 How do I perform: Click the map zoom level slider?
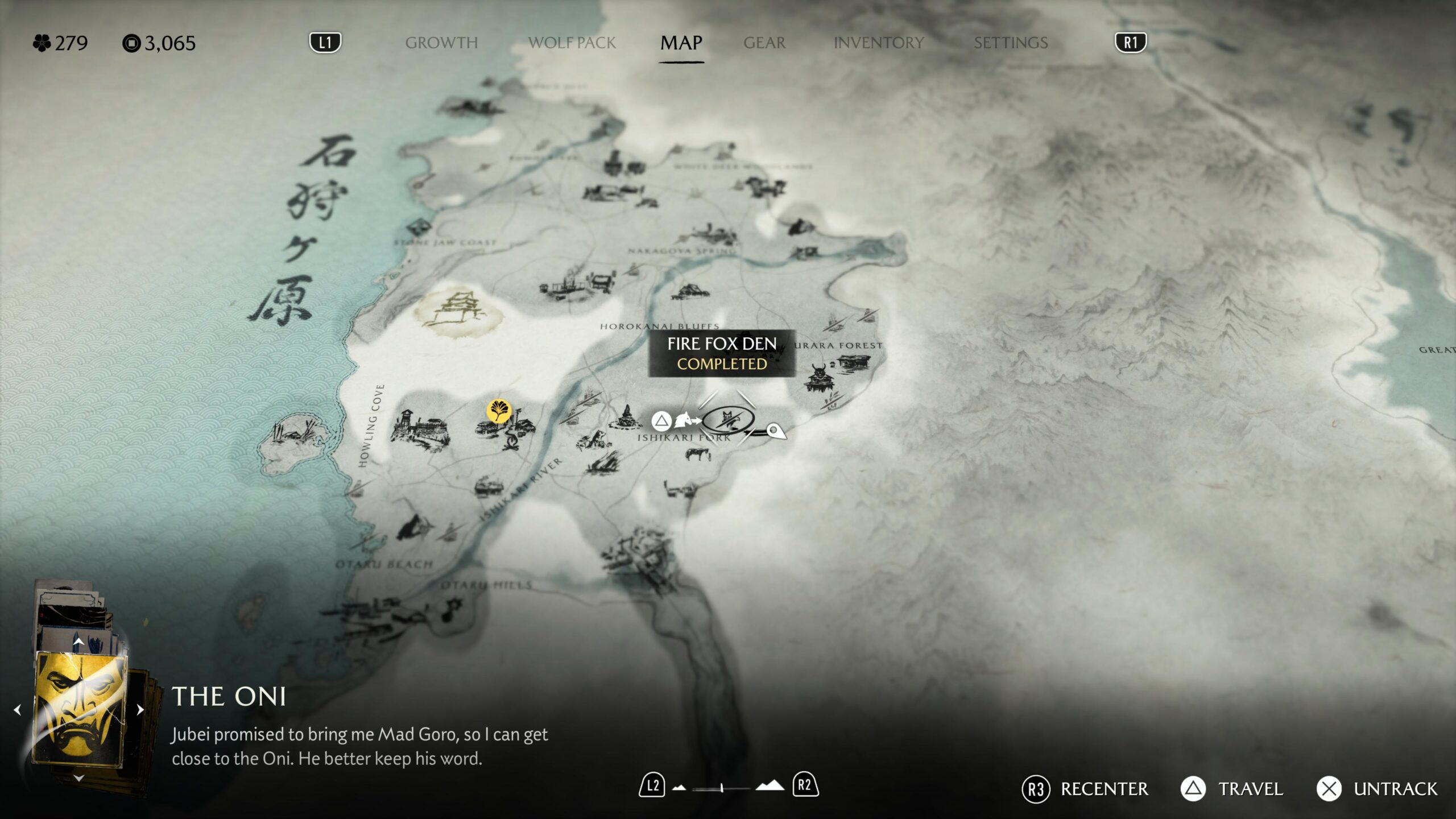(x=721, y=788)
